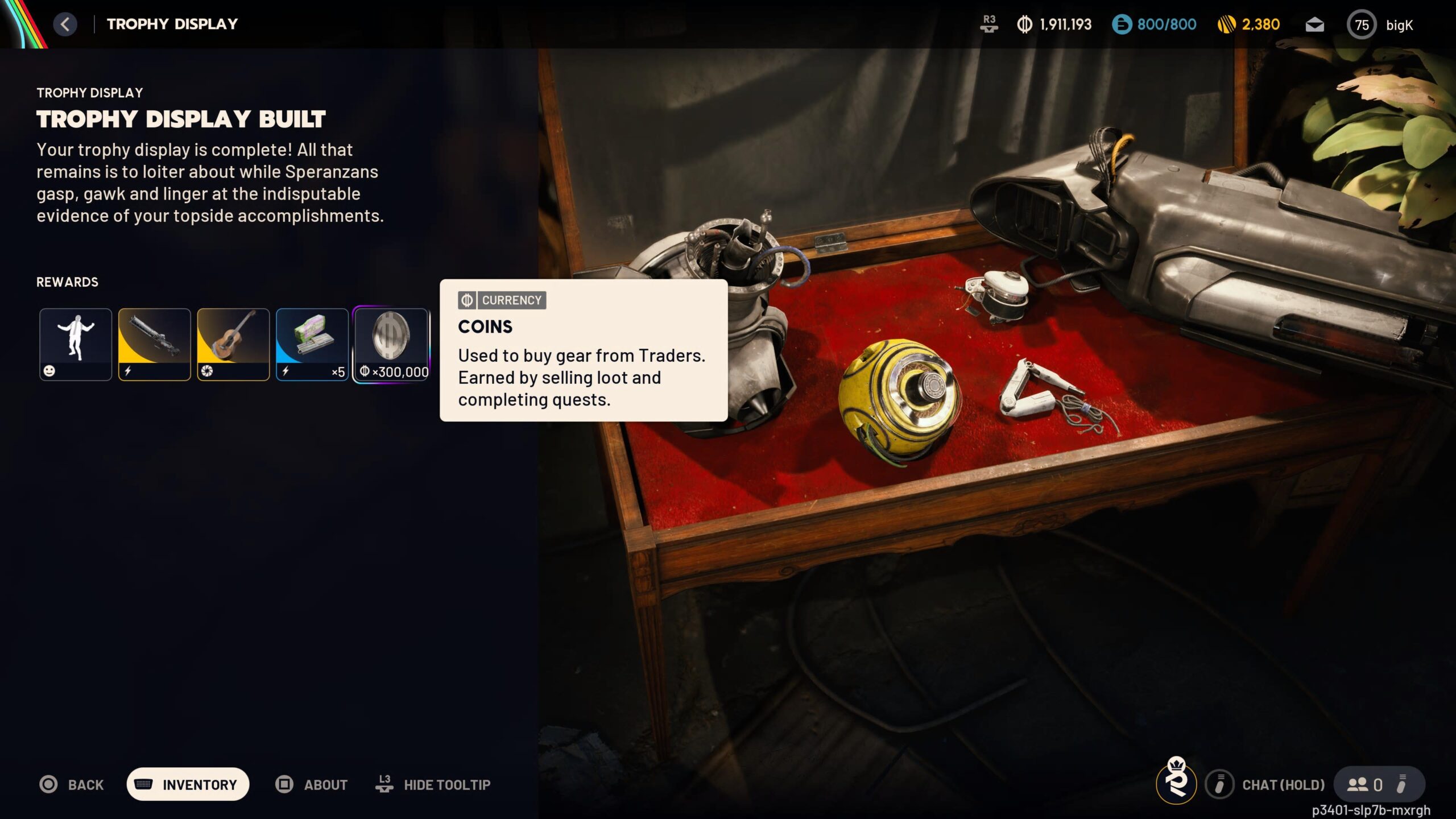Click the crowned snake emblem icon
Viewport: 1456px width, 819px height.
(1176, 781)
